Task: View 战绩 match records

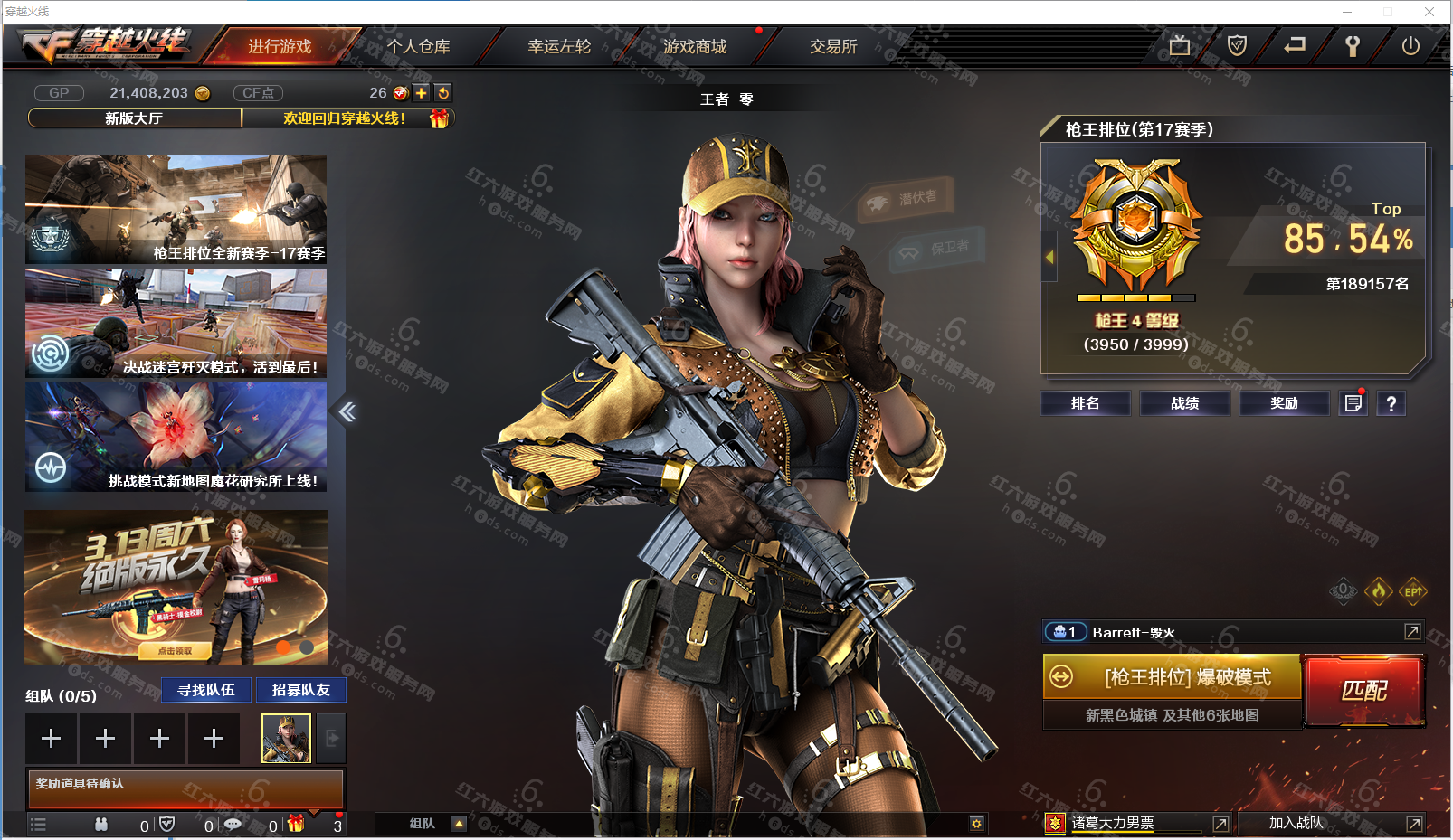Action: pyautogui.click(x=1184, y=403)
